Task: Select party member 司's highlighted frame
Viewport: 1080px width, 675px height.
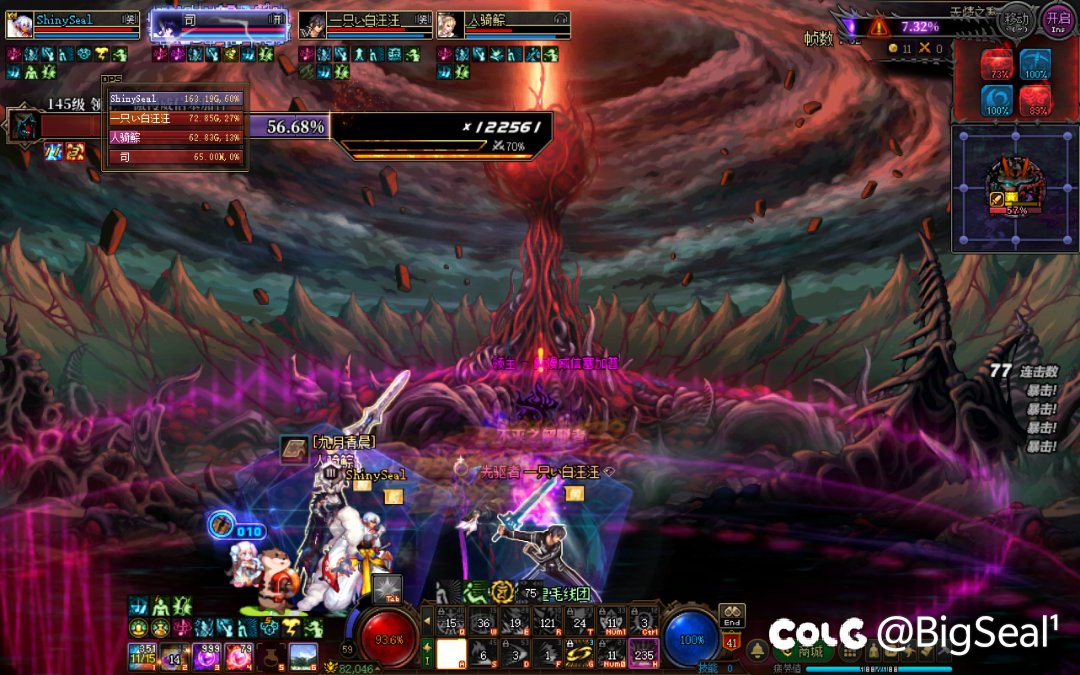Action: tap(218, 25)
